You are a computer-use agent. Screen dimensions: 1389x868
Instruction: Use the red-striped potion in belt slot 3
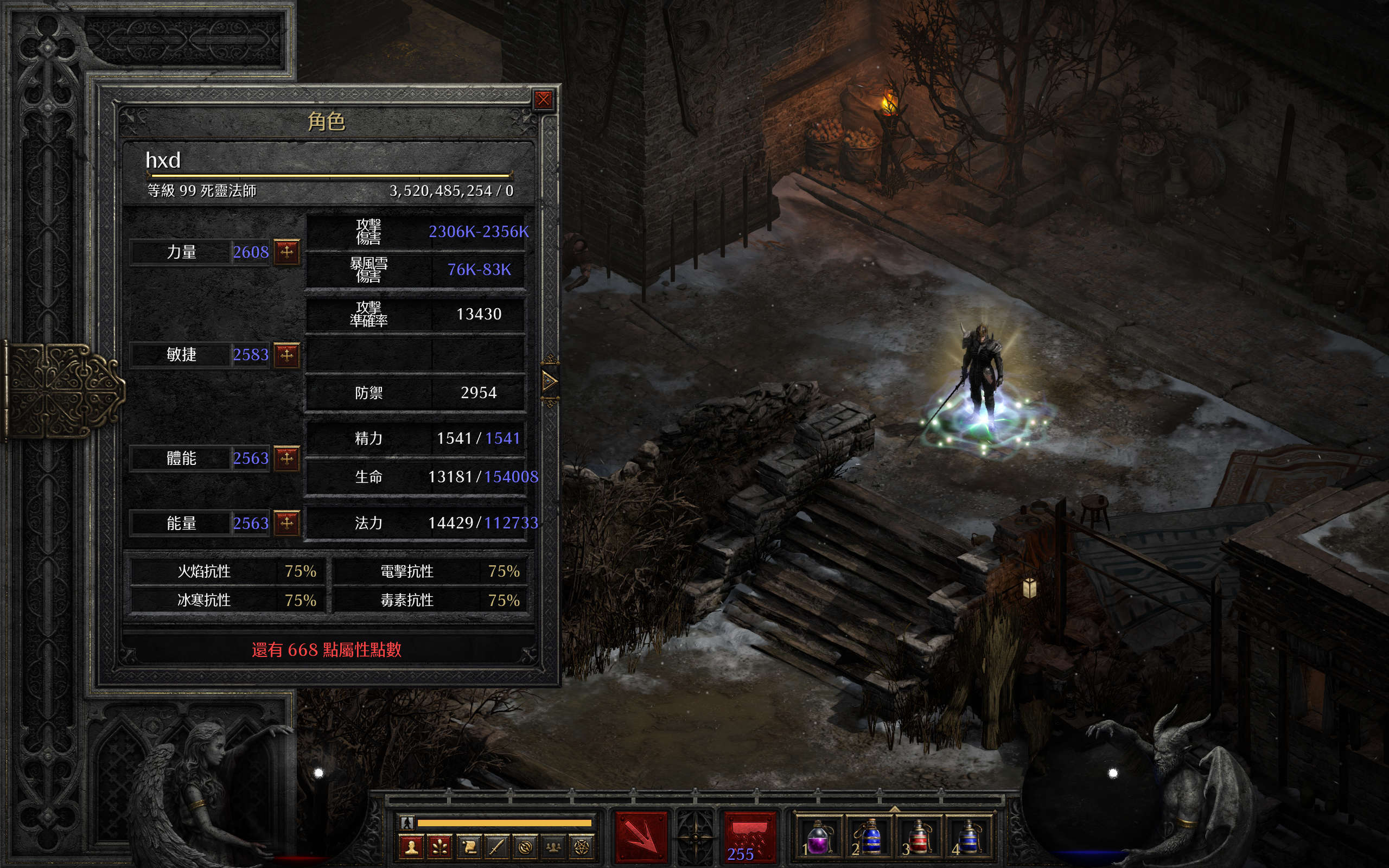point(919,838)
